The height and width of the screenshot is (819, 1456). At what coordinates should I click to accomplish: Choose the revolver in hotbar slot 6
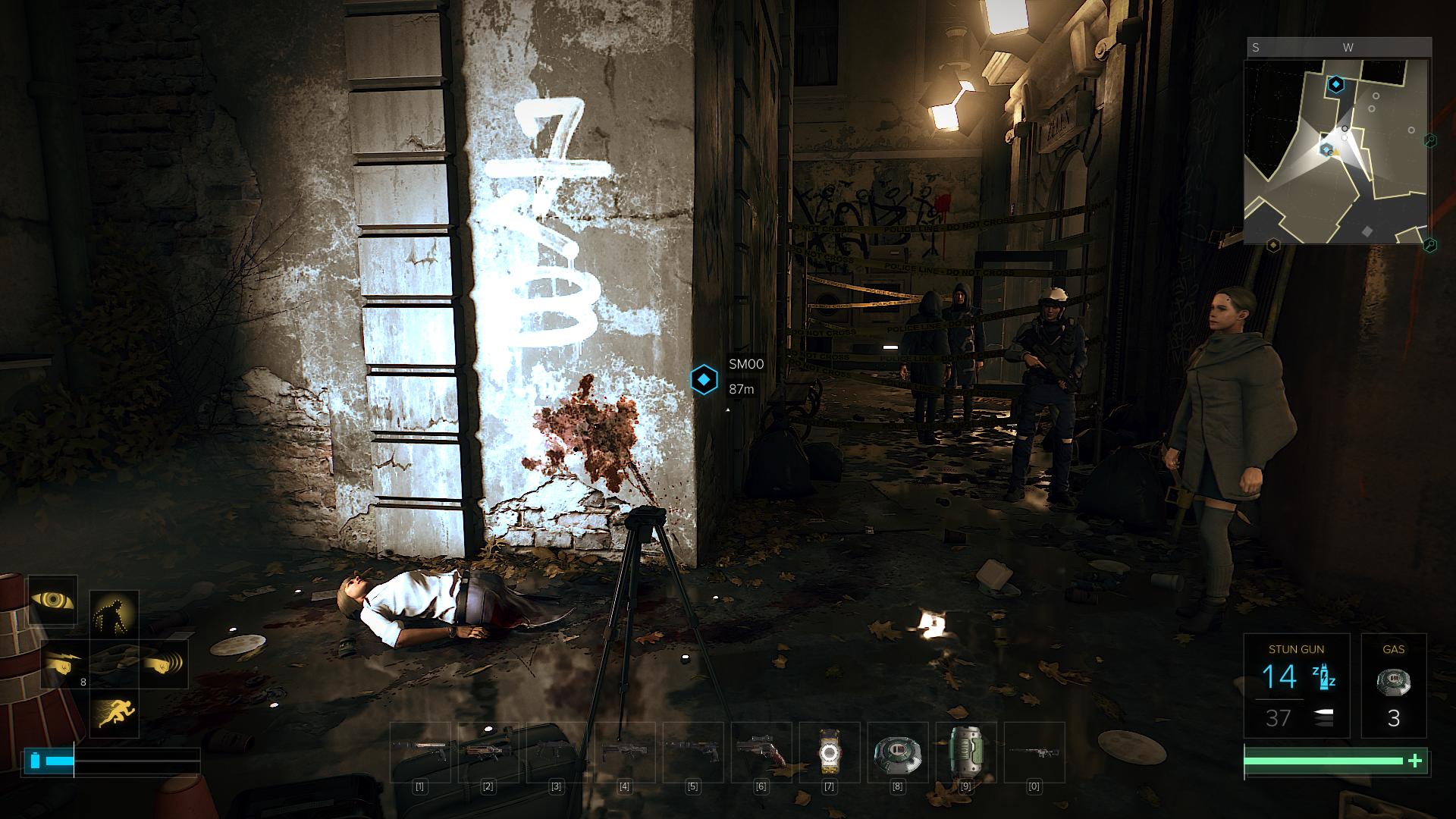point(761,752)
